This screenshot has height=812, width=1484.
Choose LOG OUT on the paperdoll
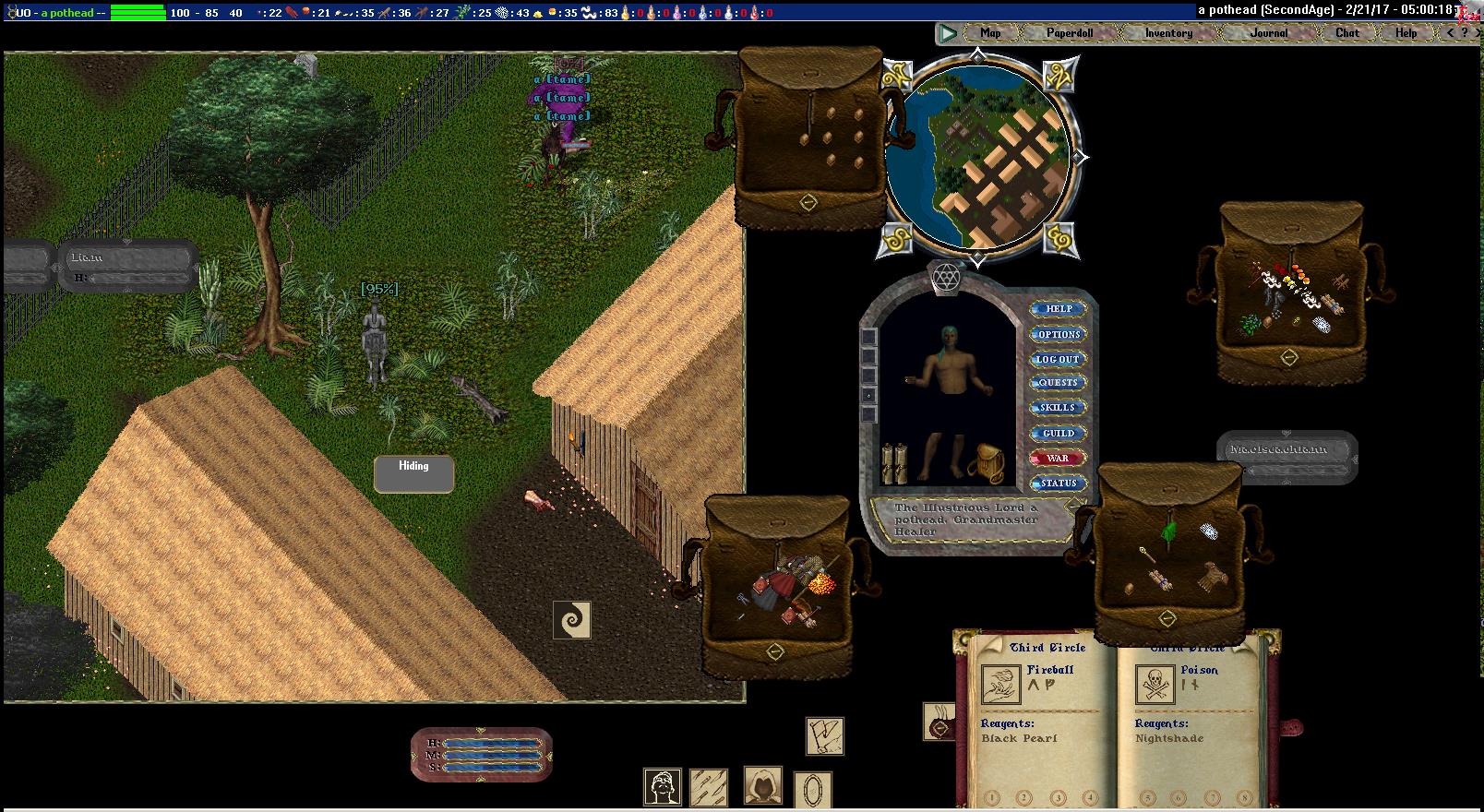1058,359
